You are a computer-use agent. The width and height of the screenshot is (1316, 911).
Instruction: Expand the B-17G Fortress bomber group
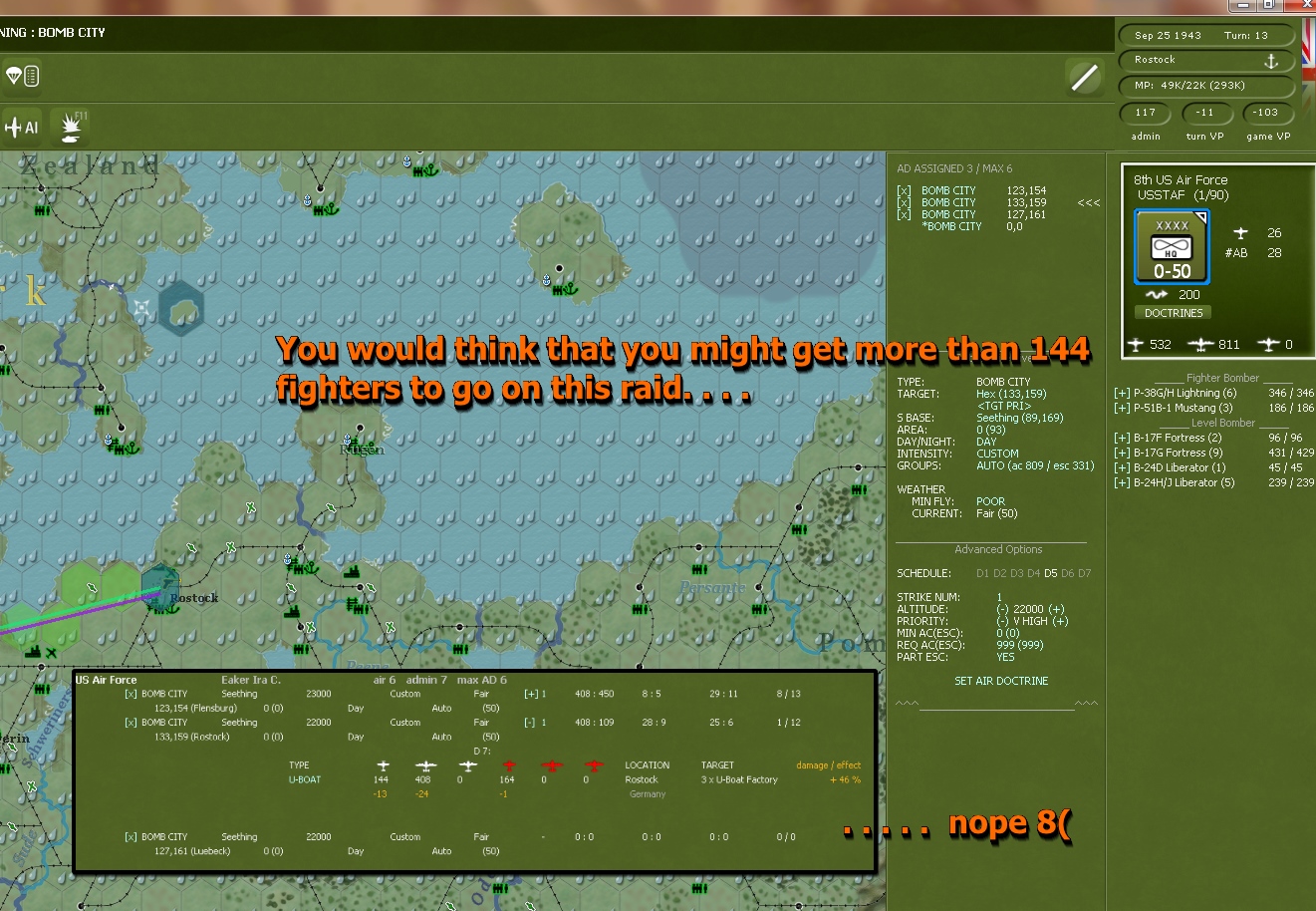tap(1123, 452)
